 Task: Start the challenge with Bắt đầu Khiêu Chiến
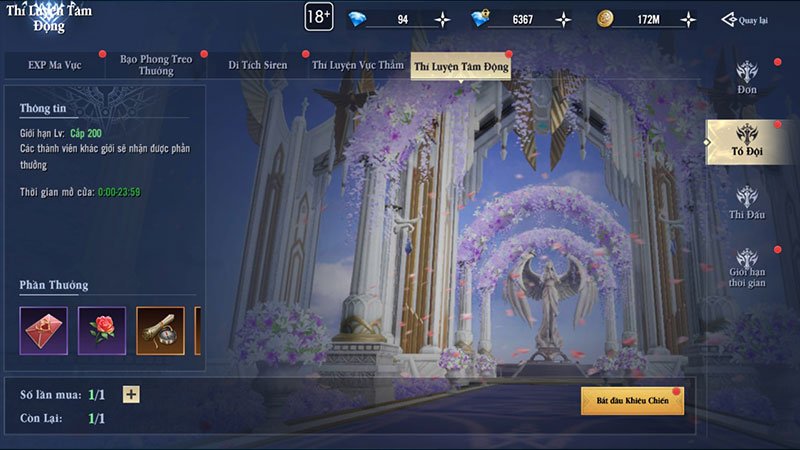(632, 401)
